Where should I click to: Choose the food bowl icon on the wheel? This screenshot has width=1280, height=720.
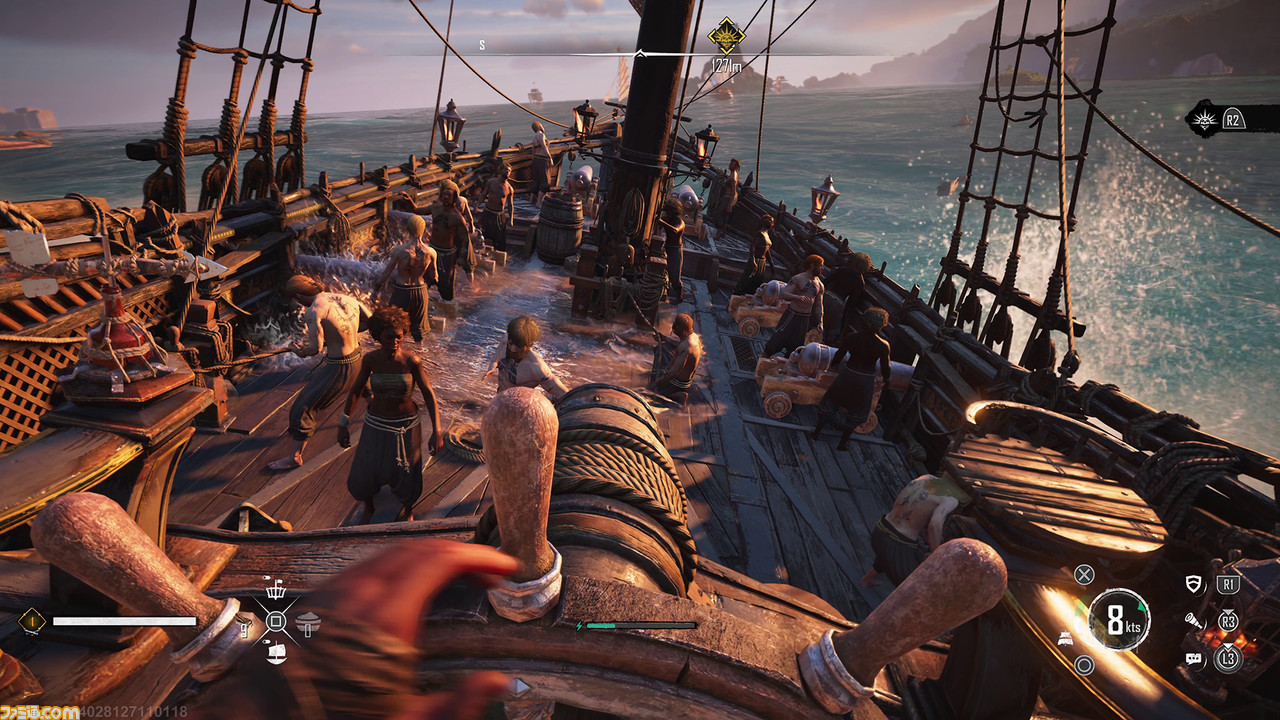coord(307,622)
